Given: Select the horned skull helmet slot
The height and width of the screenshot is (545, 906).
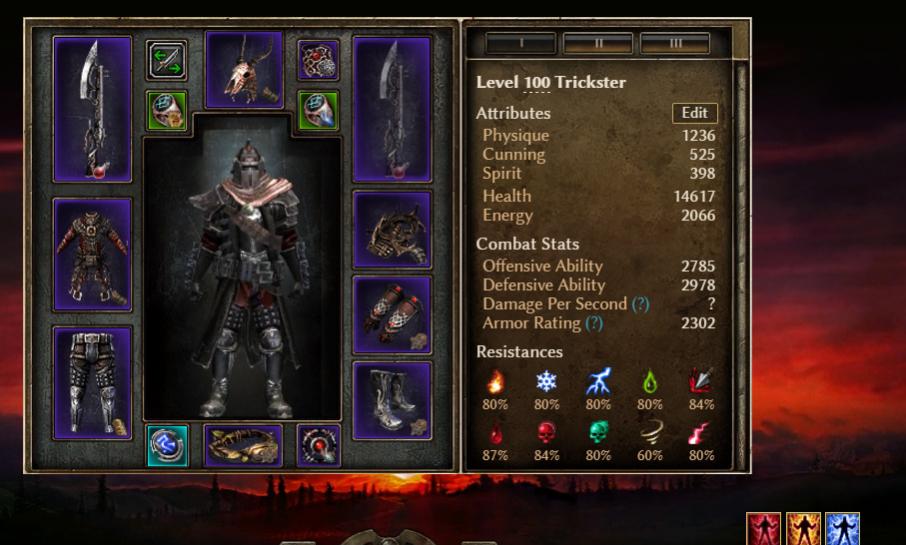Looking at the screenshot, I should click(243, 70).
